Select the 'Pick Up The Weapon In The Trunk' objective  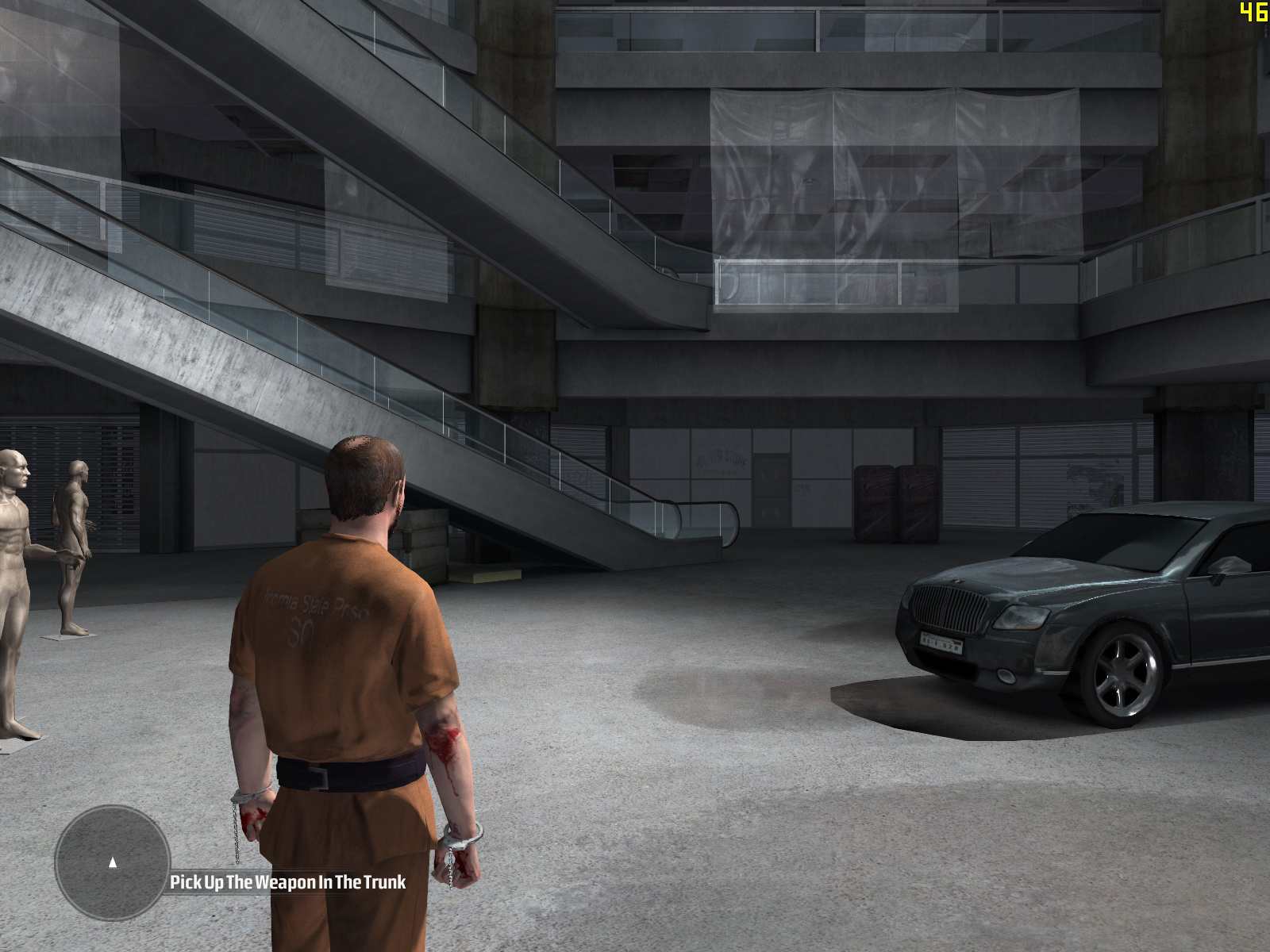pyautogui.click(x=287, y=882)
